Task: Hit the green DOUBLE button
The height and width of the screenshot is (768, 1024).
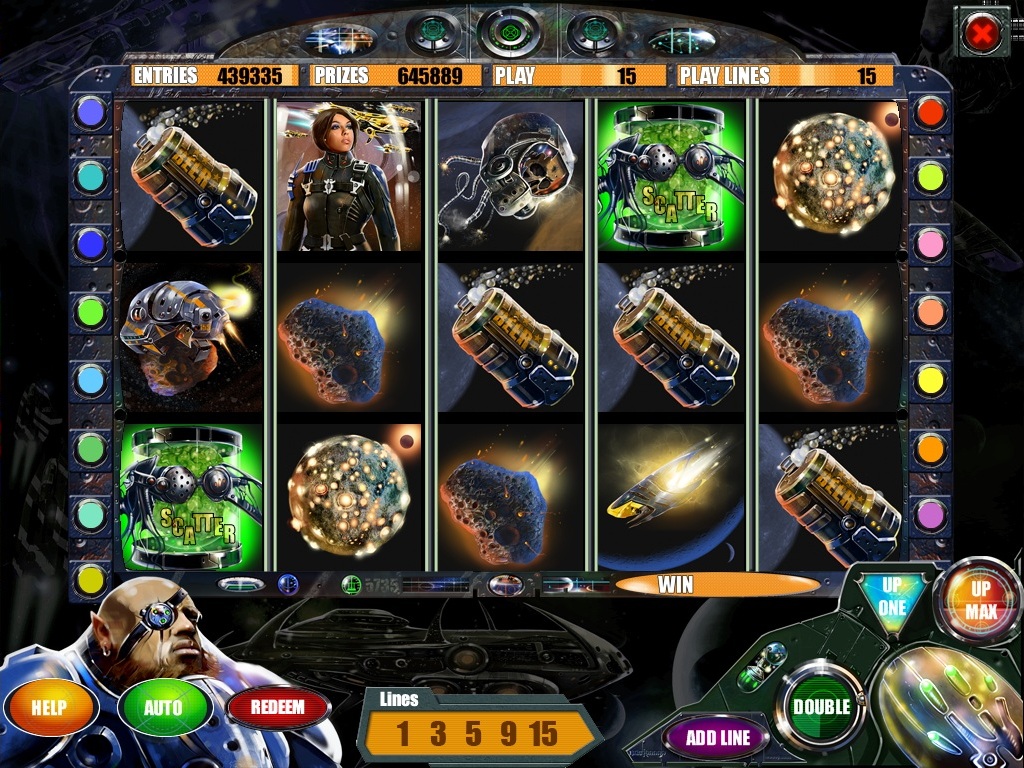Action: 821,706
